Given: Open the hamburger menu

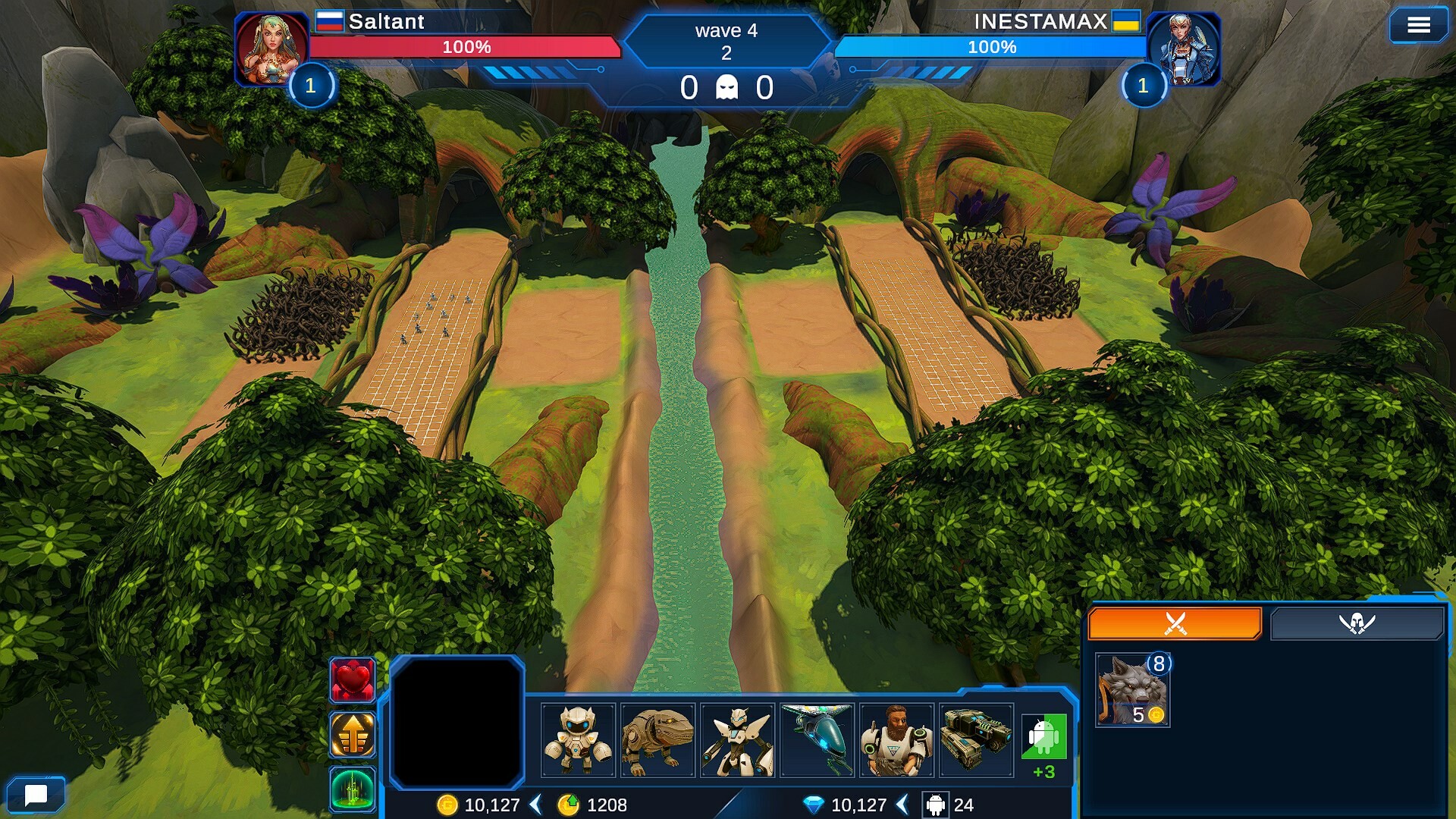Looking at the screenshot, I should point(1418,26).
